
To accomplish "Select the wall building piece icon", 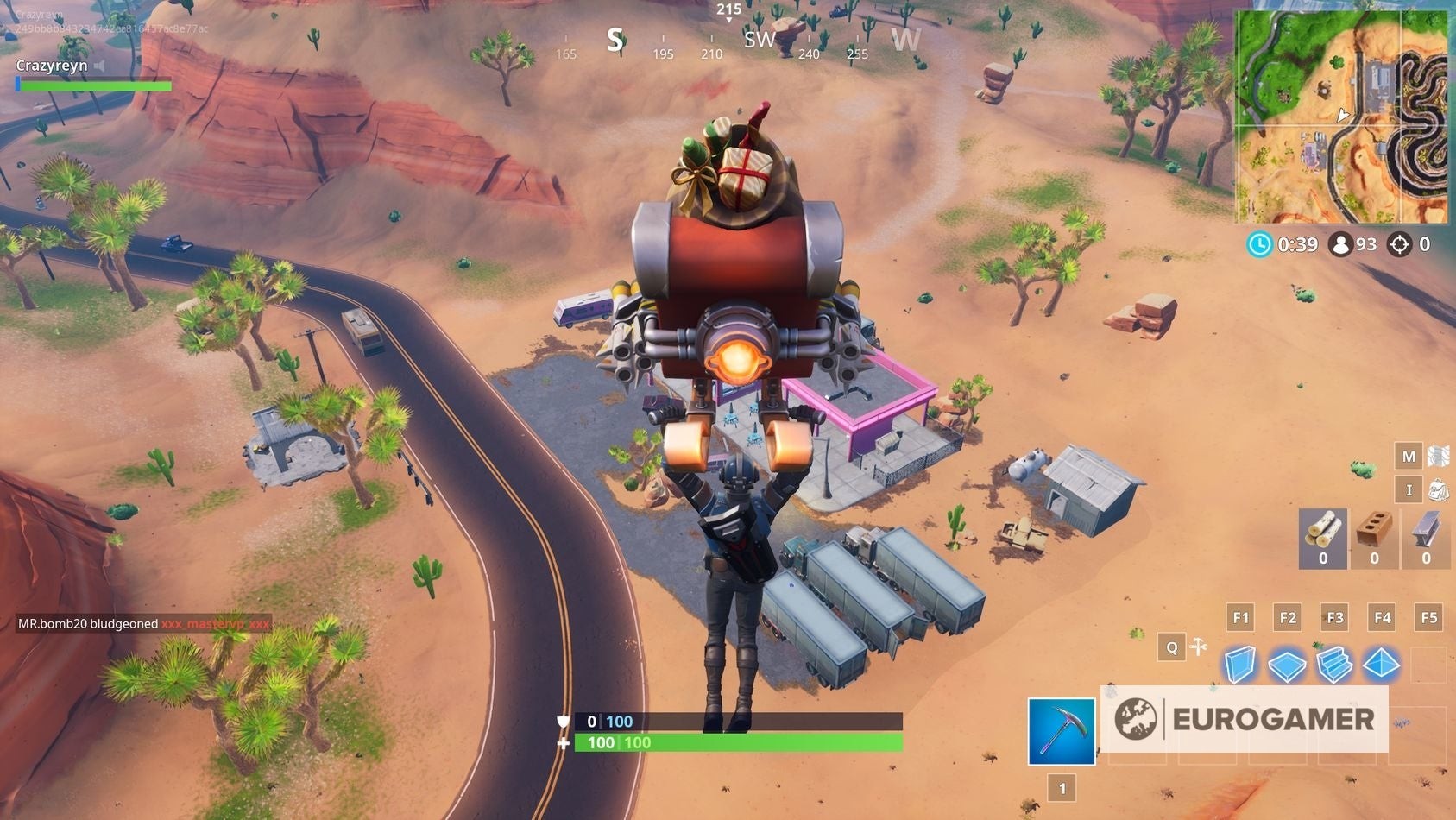I will (x=1240, y=662).
